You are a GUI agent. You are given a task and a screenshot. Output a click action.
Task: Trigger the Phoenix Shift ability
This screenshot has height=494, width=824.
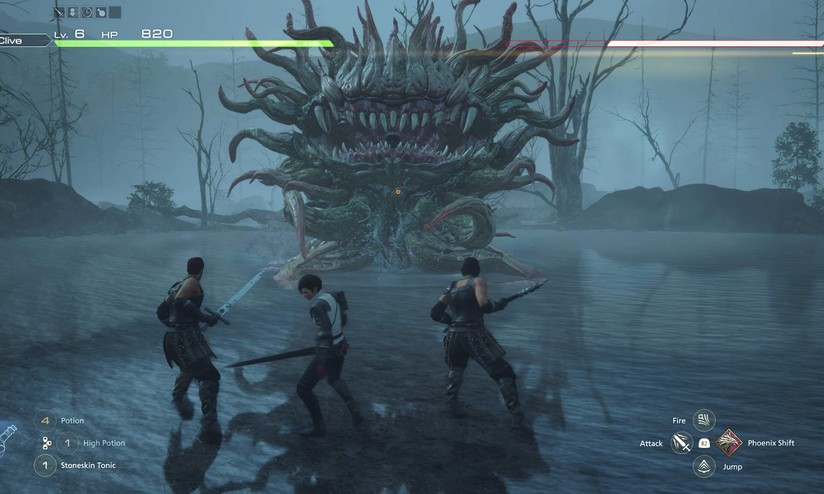(728, 442)
